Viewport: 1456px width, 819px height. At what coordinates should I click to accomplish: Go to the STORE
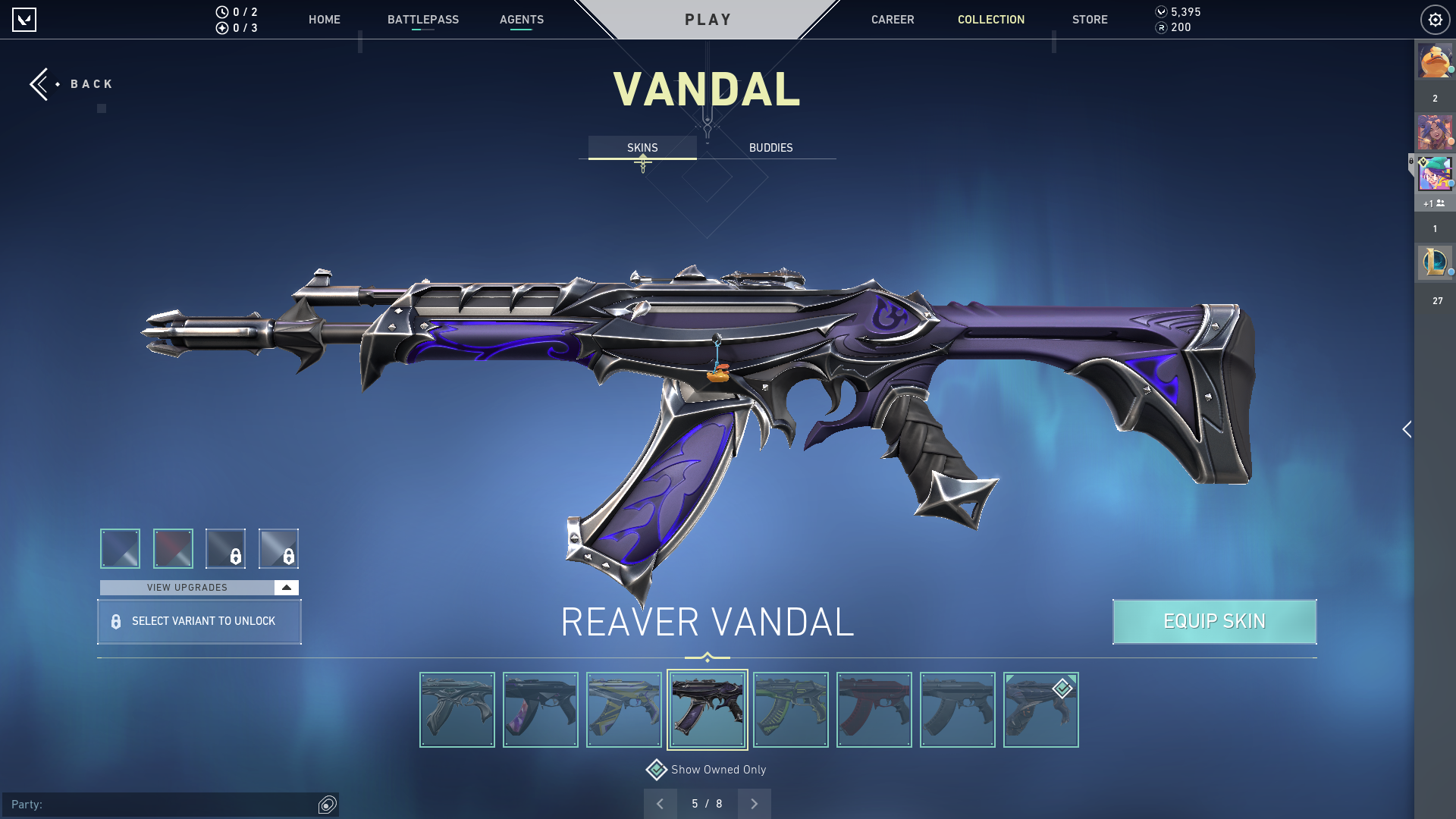[1089, 20]
